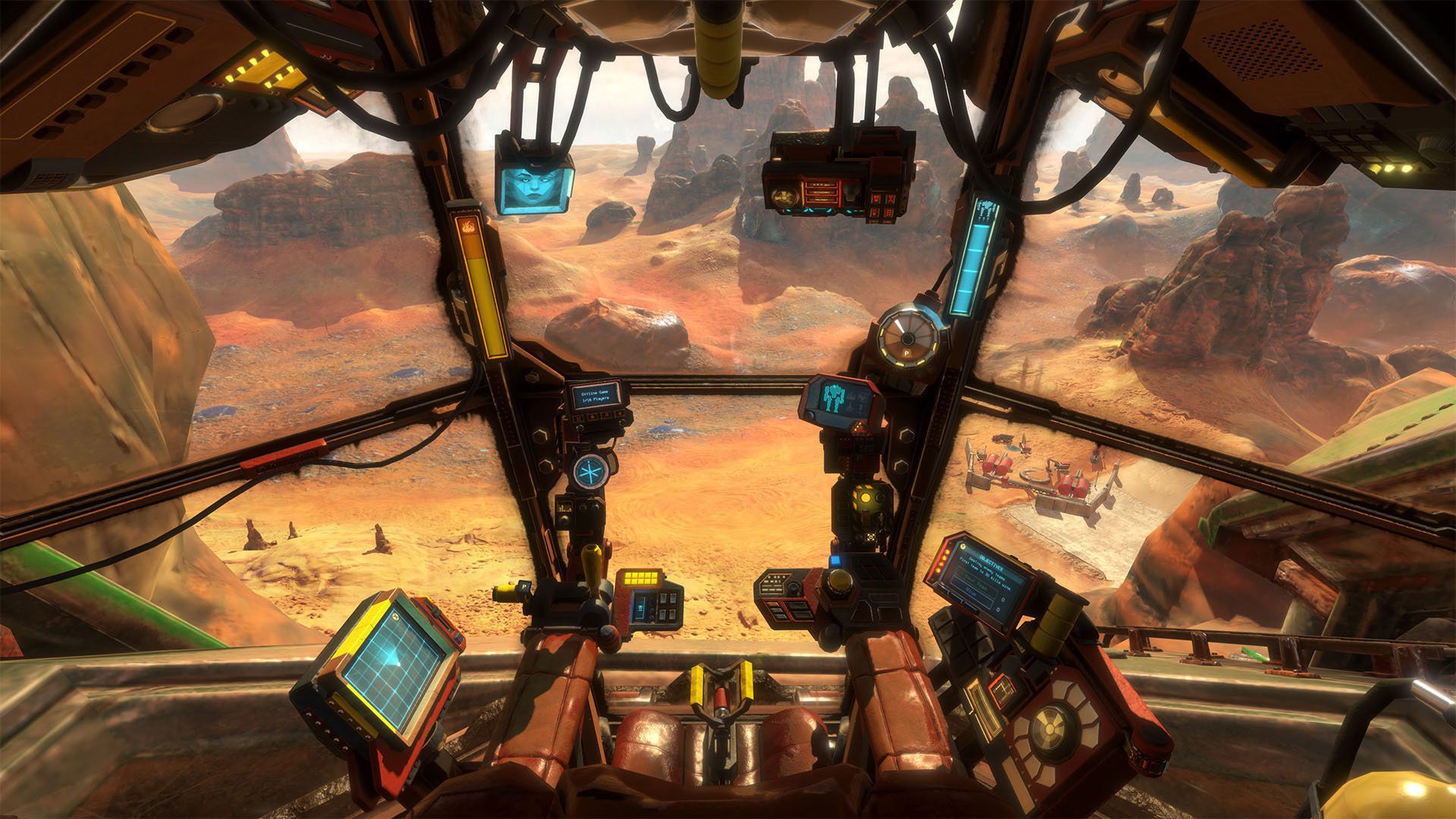1456x819 pixels.
Task: Open the radar grid screen
Action: pyautogui.click(x=393, y=664)
